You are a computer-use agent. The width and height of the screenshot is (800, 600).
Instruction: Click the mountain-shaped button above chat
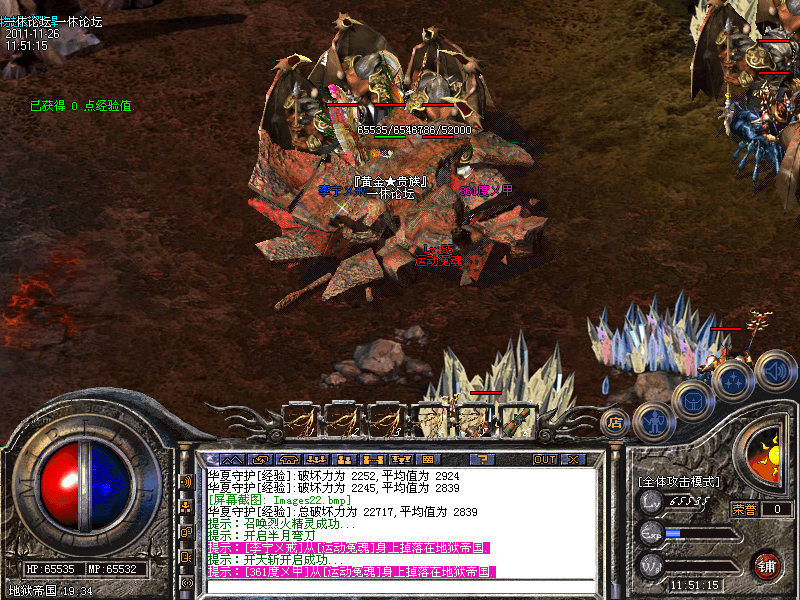click(232, 459)
